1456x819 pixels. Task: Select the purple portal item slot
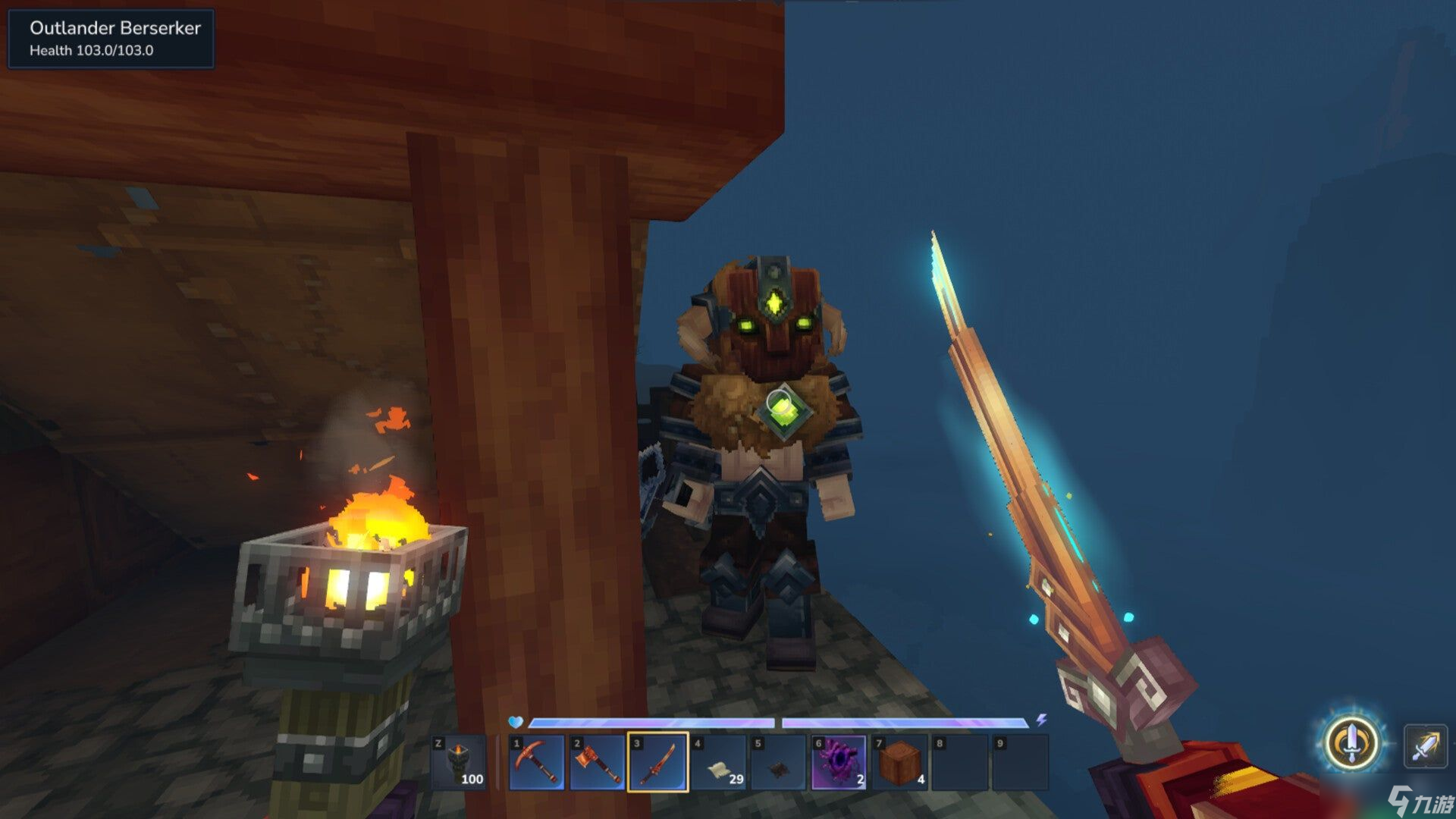click(x=839, y=762)
